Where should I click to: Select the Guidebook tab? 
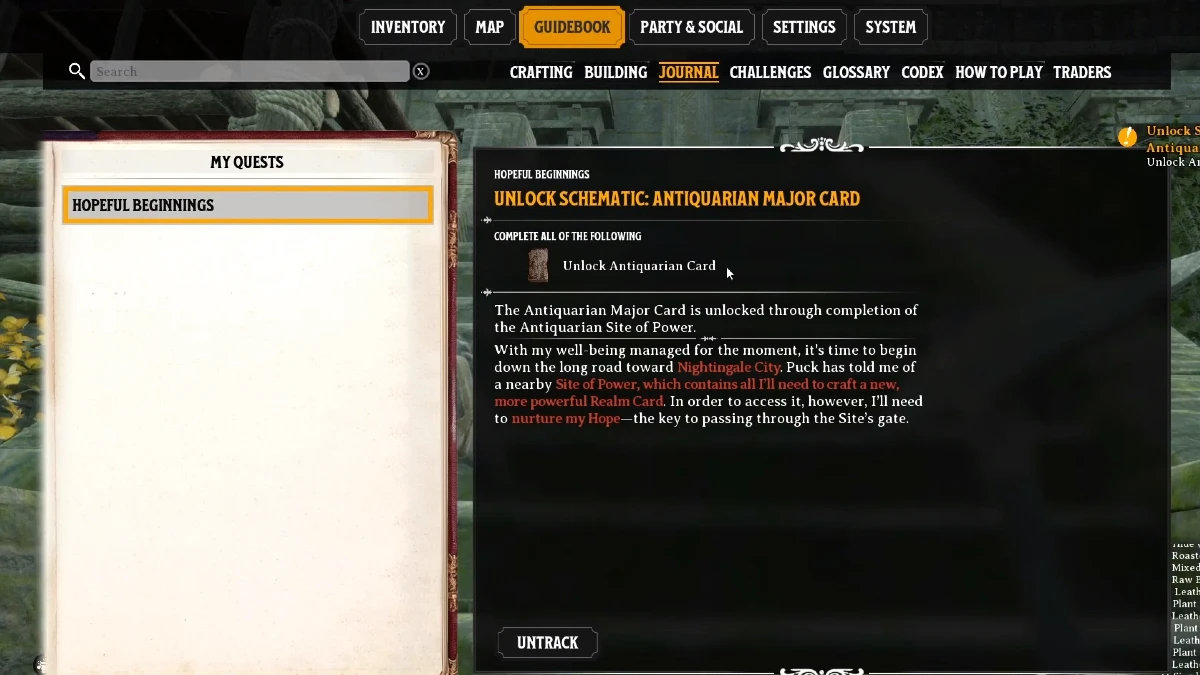(x=572, y=27)
